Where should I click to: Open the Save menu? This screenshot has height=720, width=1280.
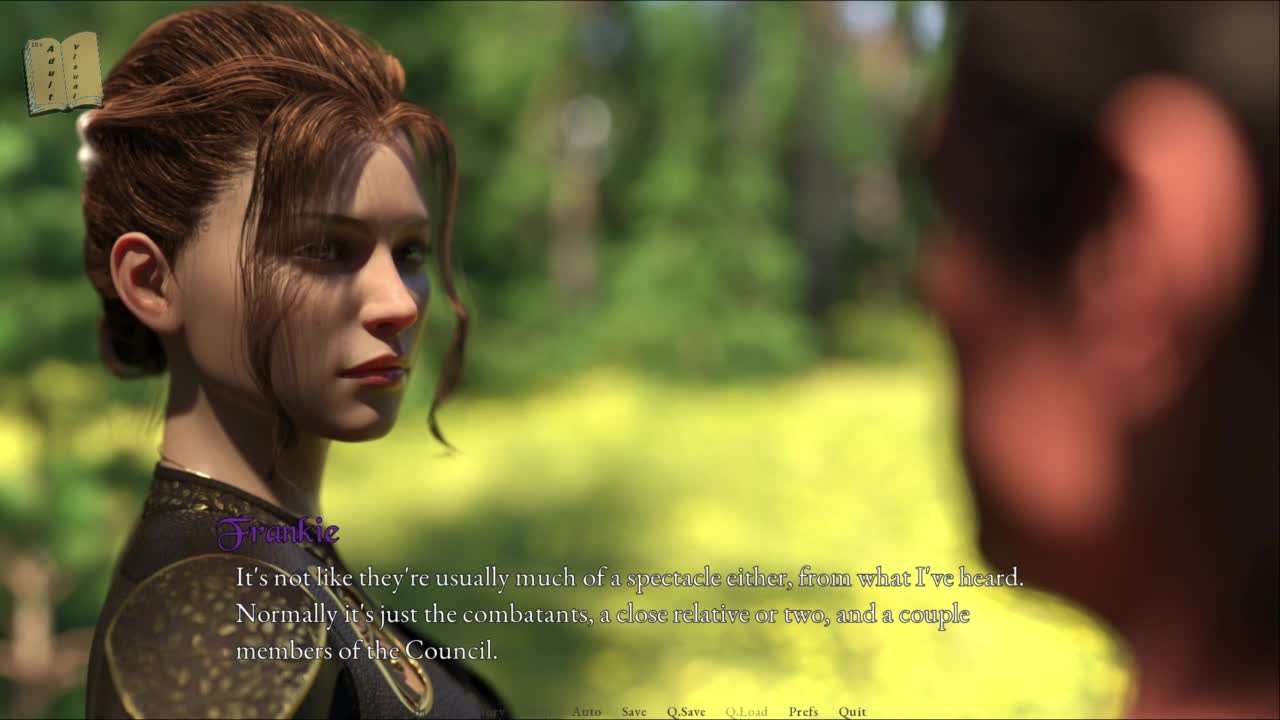tap(634, 712)
